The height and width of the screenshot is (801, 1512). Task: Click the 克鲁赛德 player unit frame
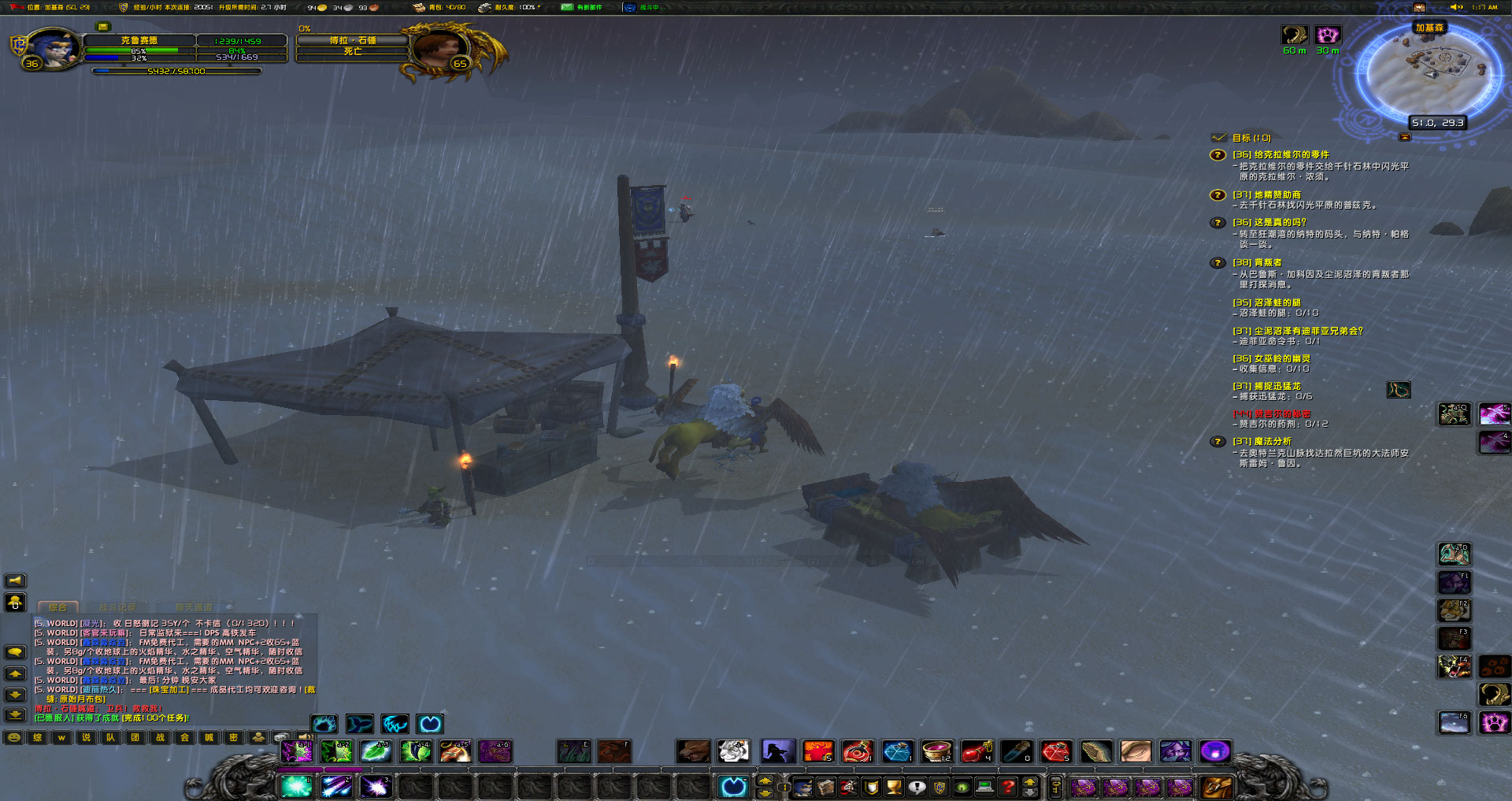pos(139,40)
